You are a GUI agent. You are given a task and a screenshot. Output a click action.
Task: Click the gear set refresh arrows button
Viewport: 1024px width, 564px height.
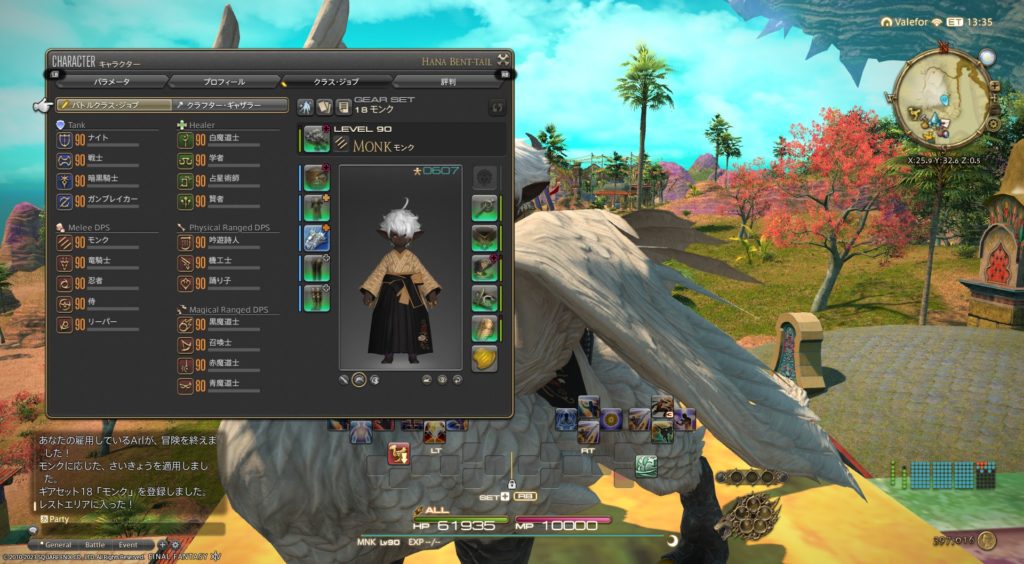pyautogui.click(x=497, y=107)
